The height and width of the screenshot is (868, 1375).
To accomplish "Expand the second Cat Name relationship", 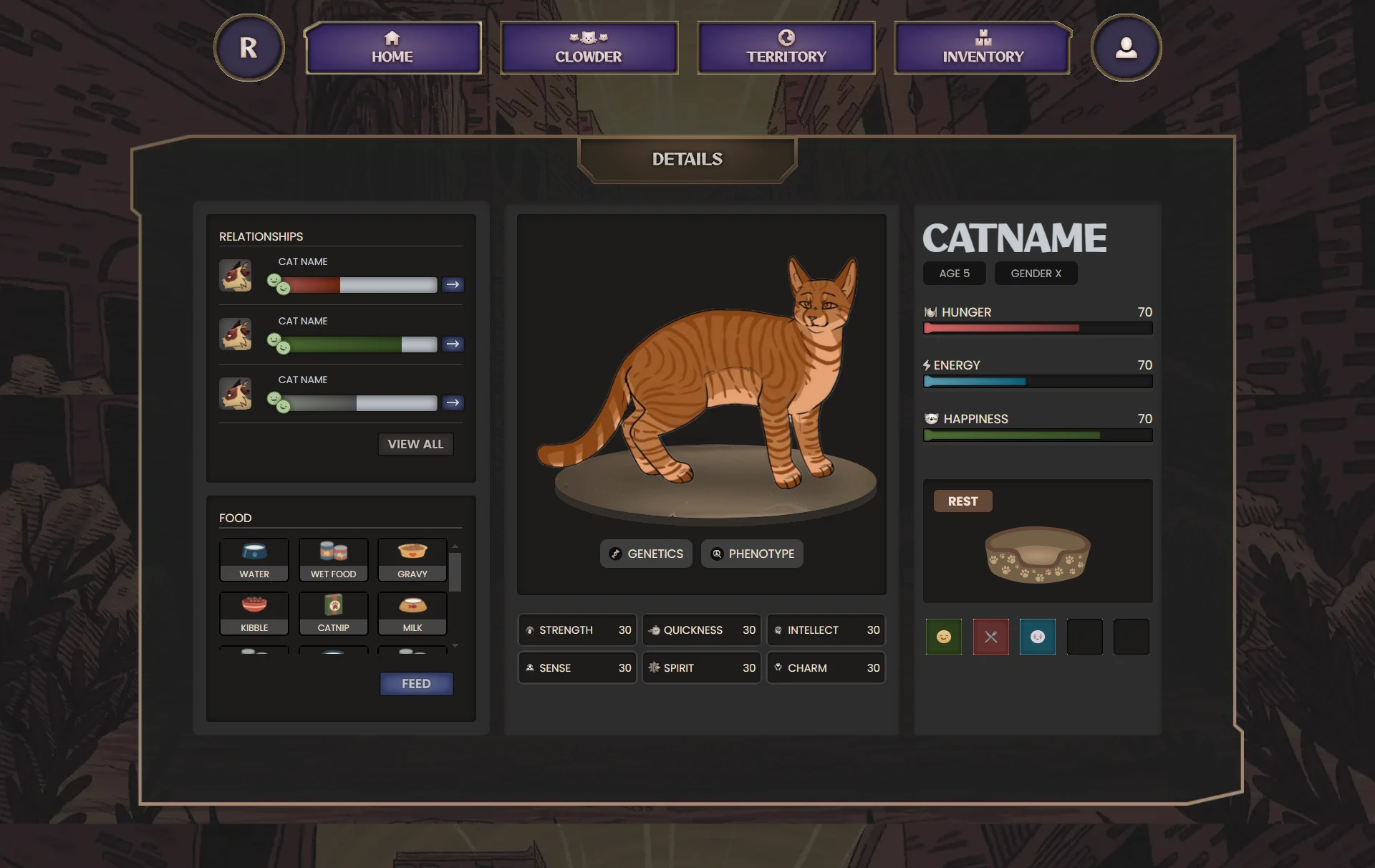I will (x=453, y=344).
